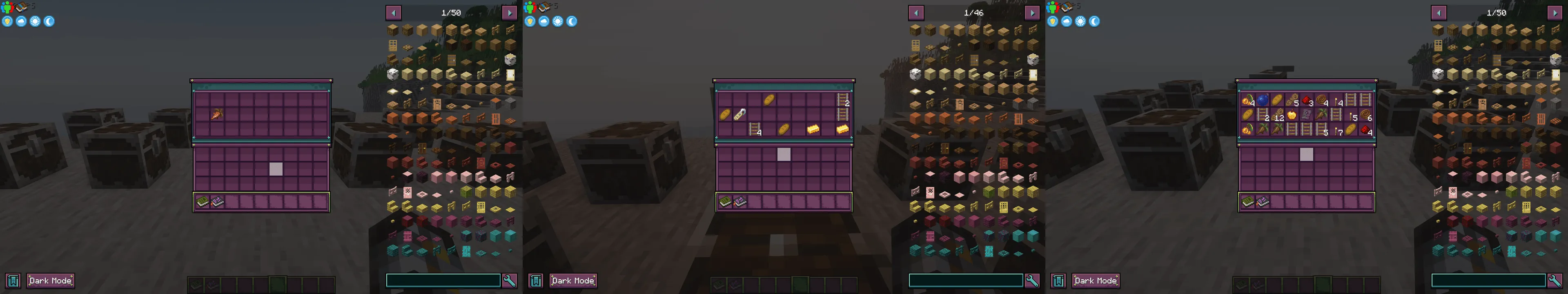
Task: Select the oak door icon in the item list
Action: coord(393,46)
